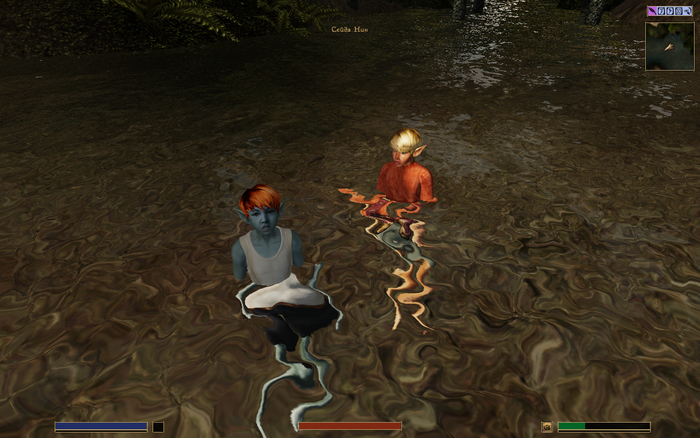Click the last active effect icon
Screen dimensions: 700x438
(x=688, y=11)
